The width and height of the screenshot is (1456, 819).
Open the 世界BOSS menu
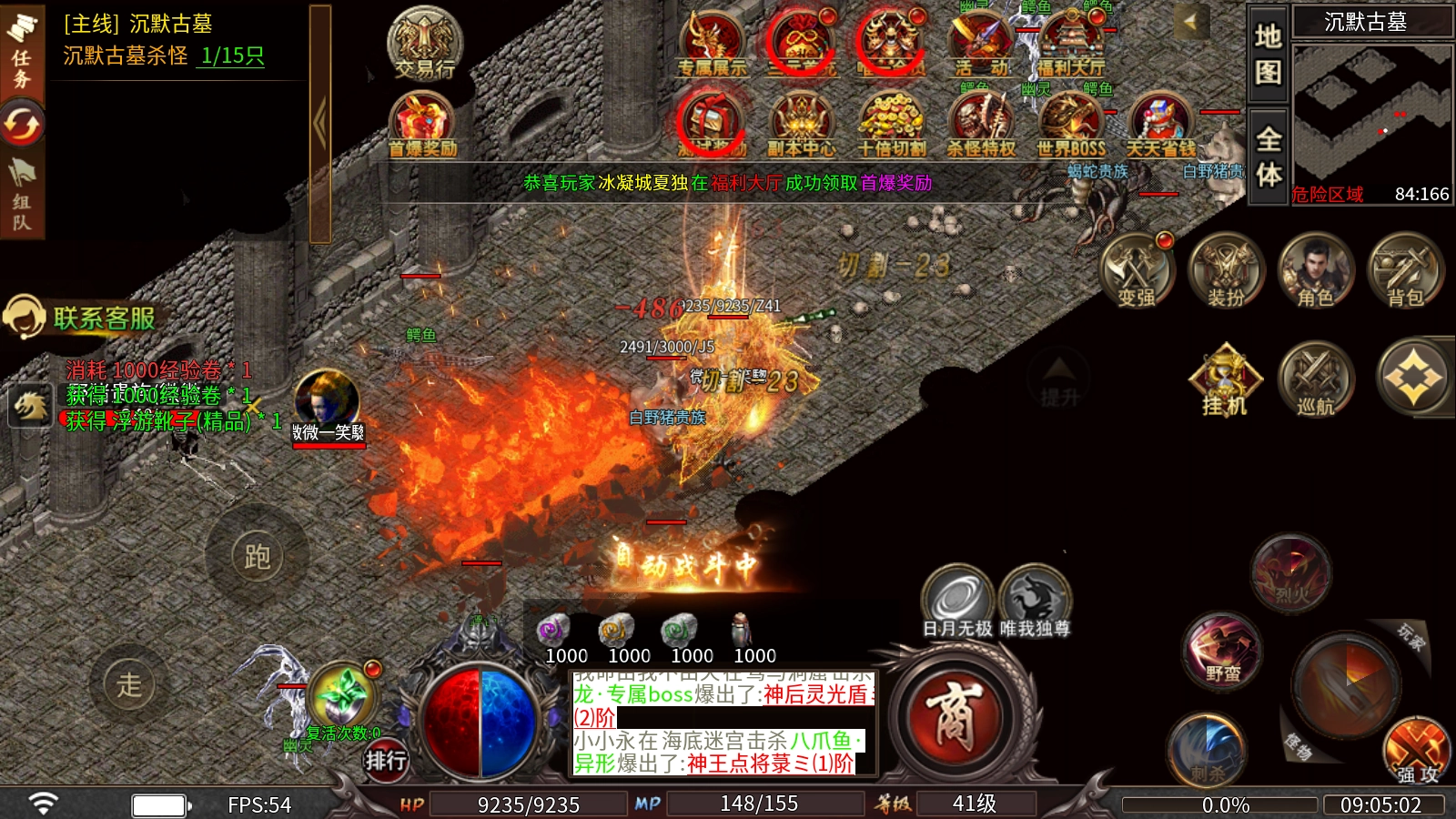point(1071,126)
